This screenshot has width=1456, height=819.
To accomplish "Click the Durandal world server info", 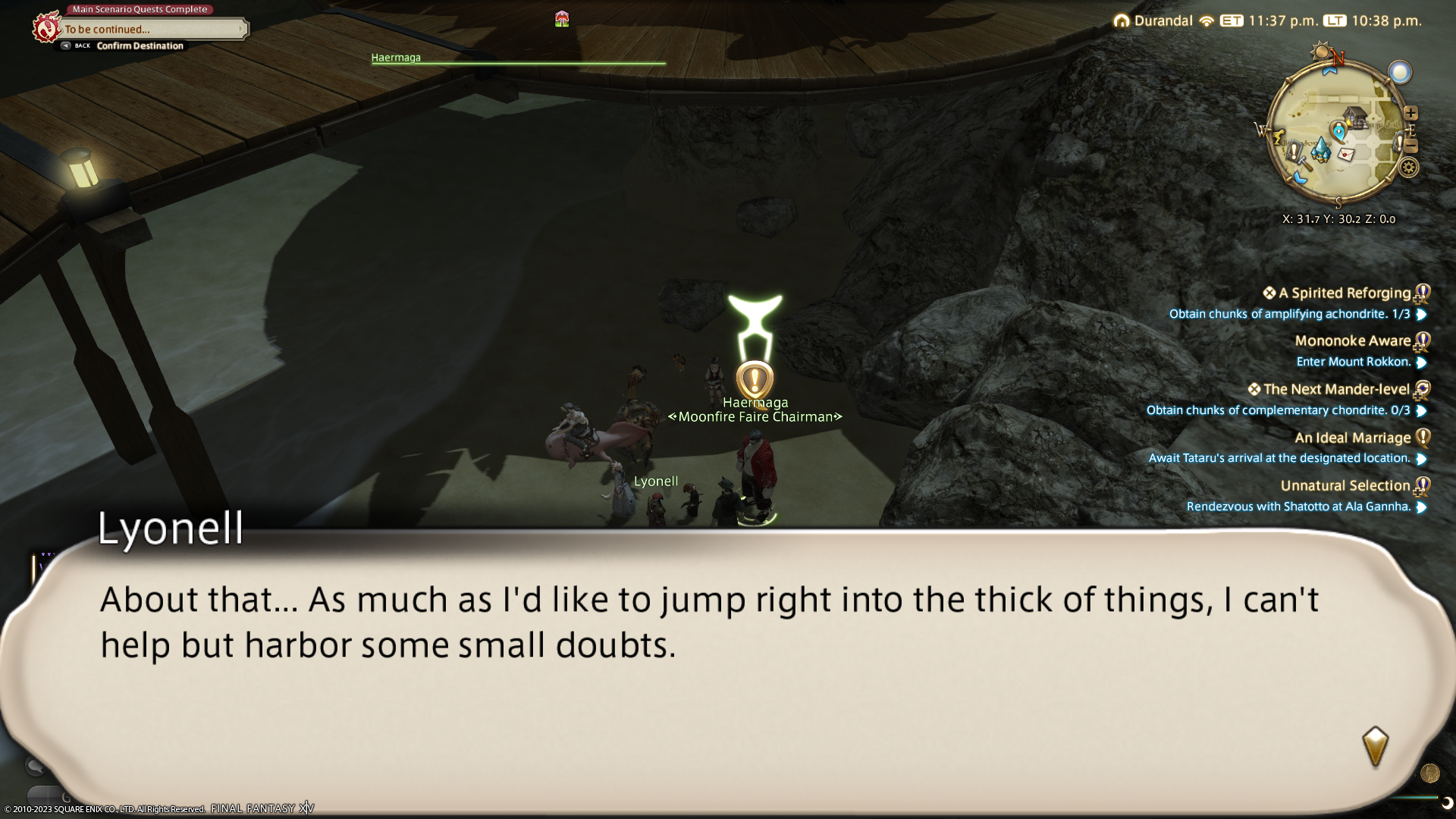I will (x=1153, y=20).
